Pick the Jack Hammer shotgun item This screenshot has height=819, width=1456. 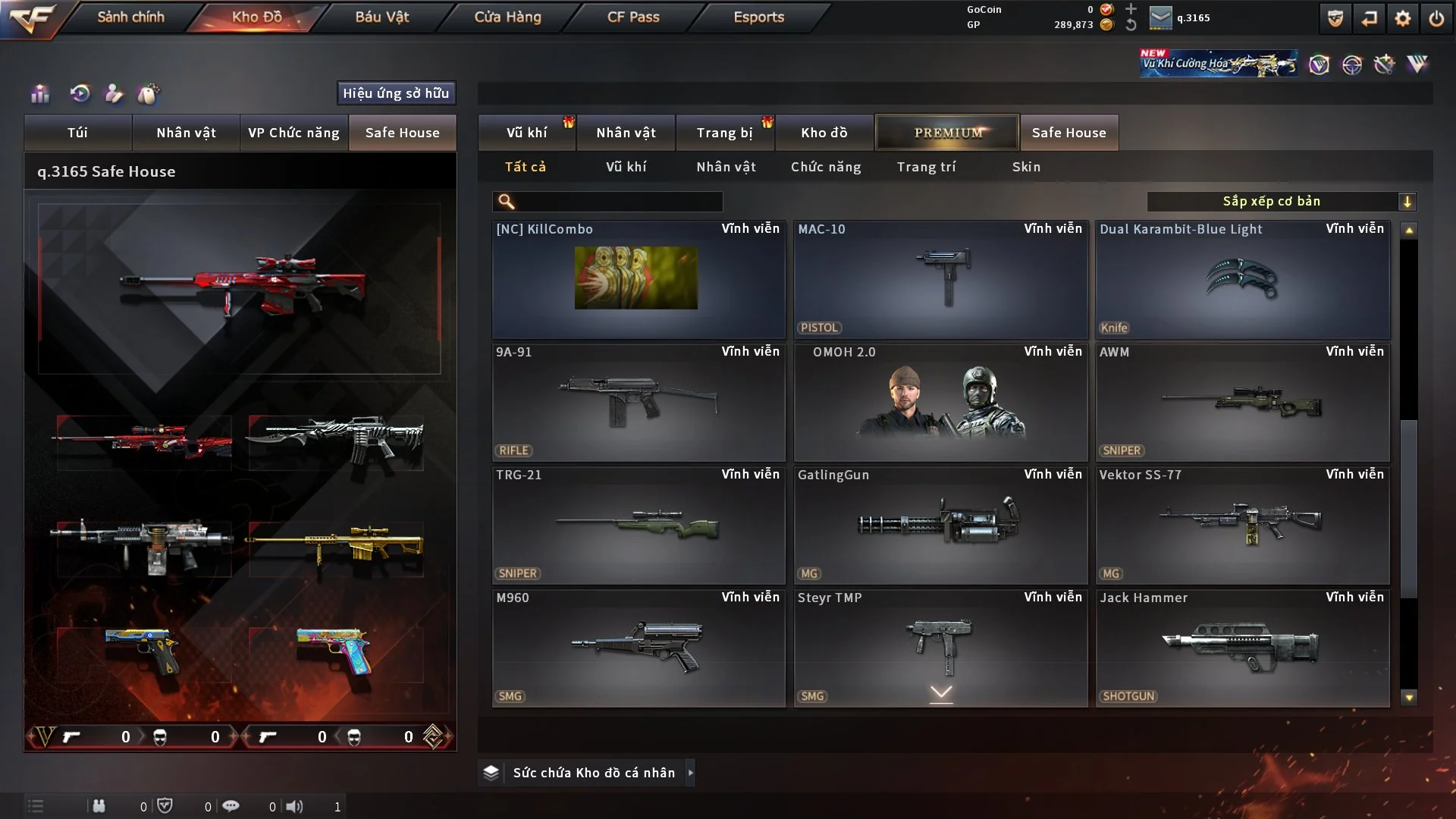pos(1242,648)
